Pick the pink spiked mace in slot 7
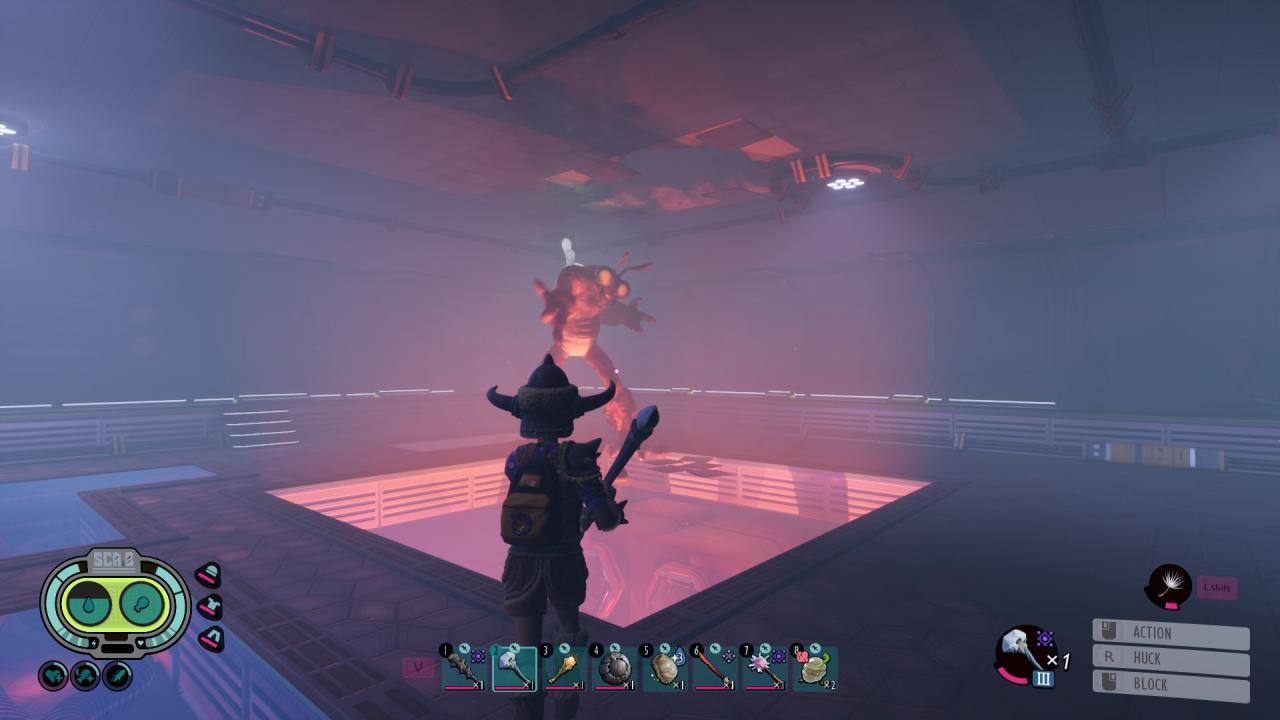This screenshot has height=720, width=1280. point(764,668)
